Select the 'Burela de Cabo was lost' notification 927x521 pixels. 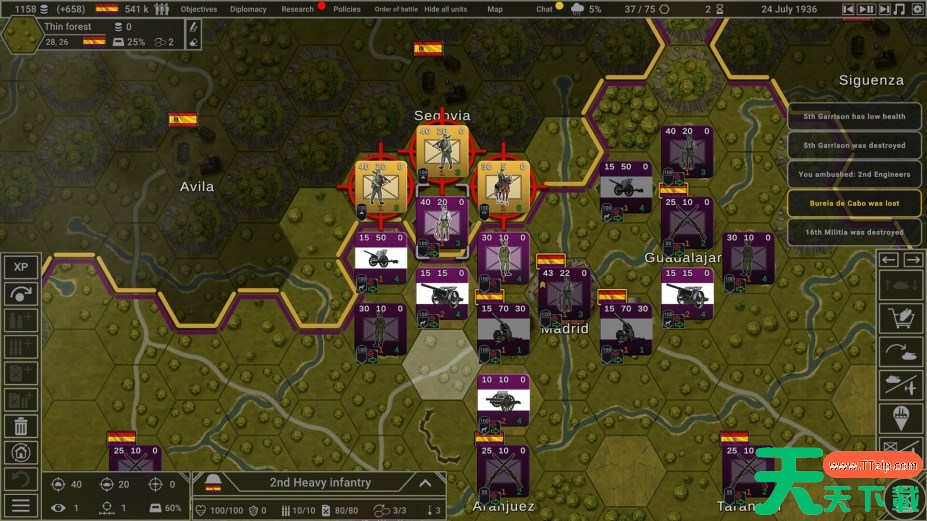[x=853, y=203]
